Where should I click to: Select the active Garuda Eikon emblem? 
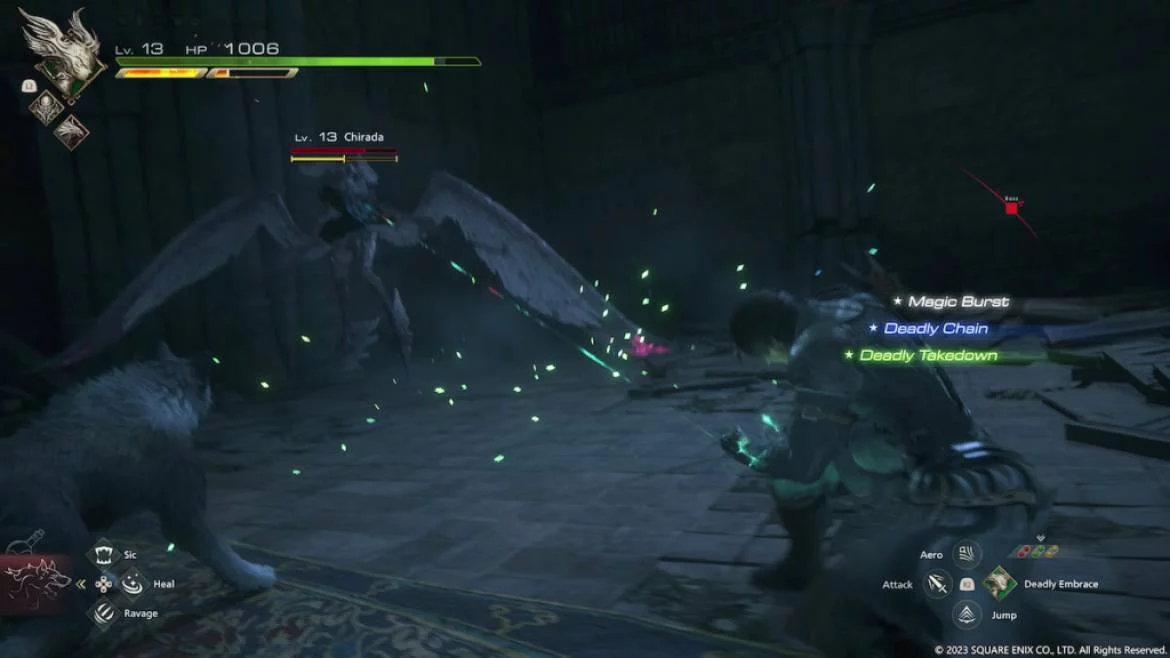tap(60, 52)
